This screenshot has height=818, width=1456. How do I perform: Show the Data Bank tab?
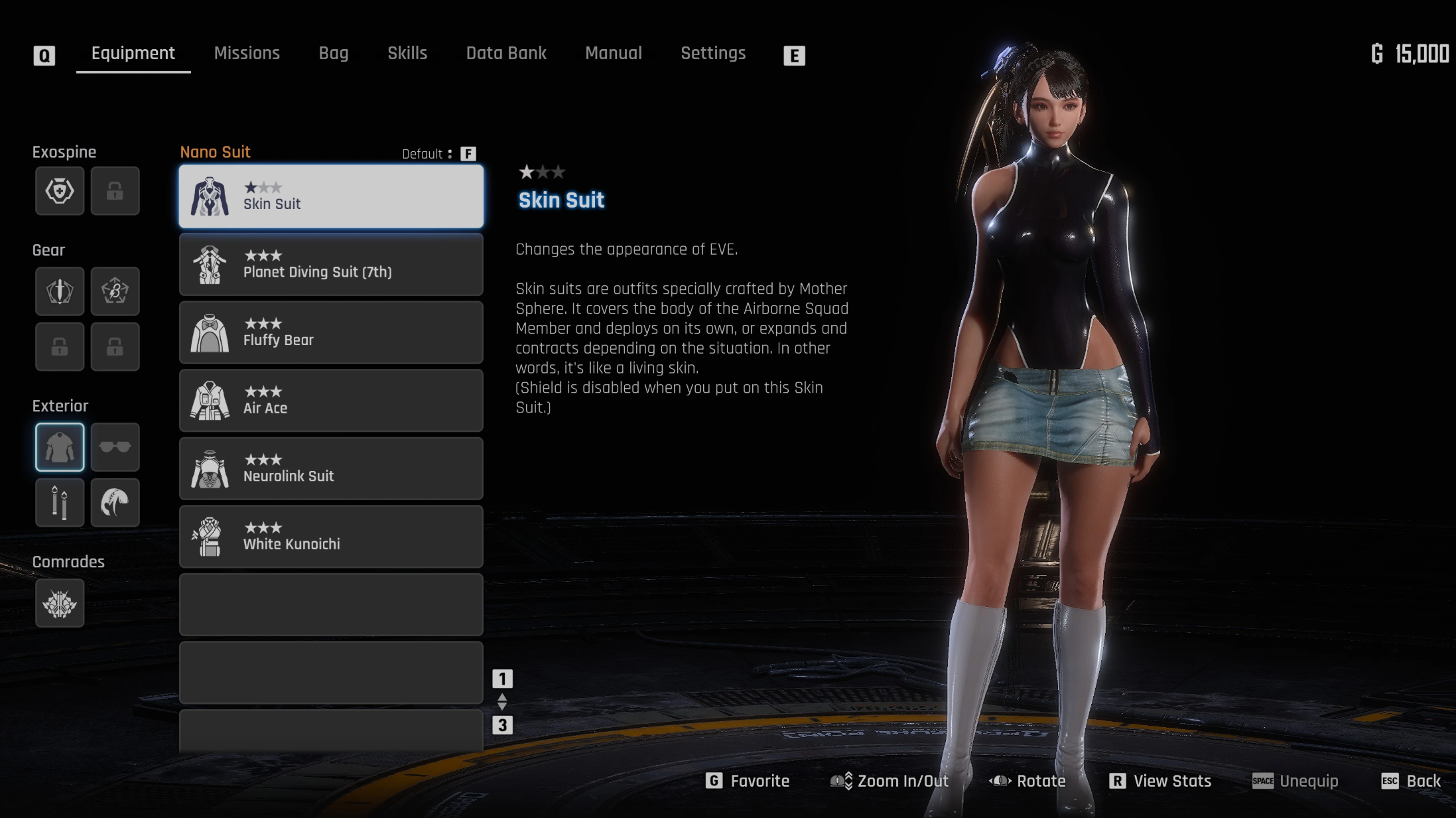point(506,53)
